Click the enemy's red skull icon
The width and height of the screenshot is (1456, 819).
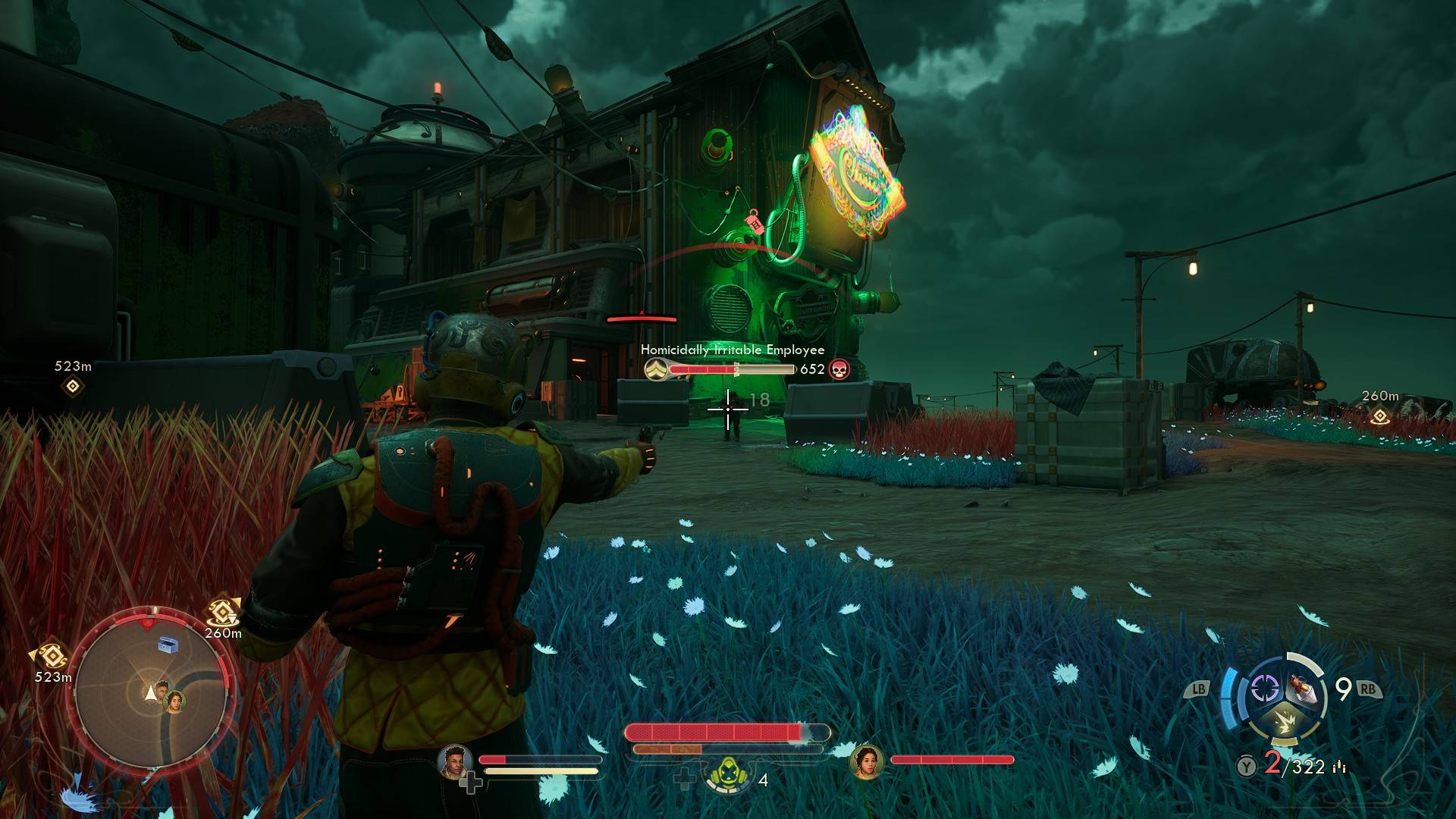point(839,369)
